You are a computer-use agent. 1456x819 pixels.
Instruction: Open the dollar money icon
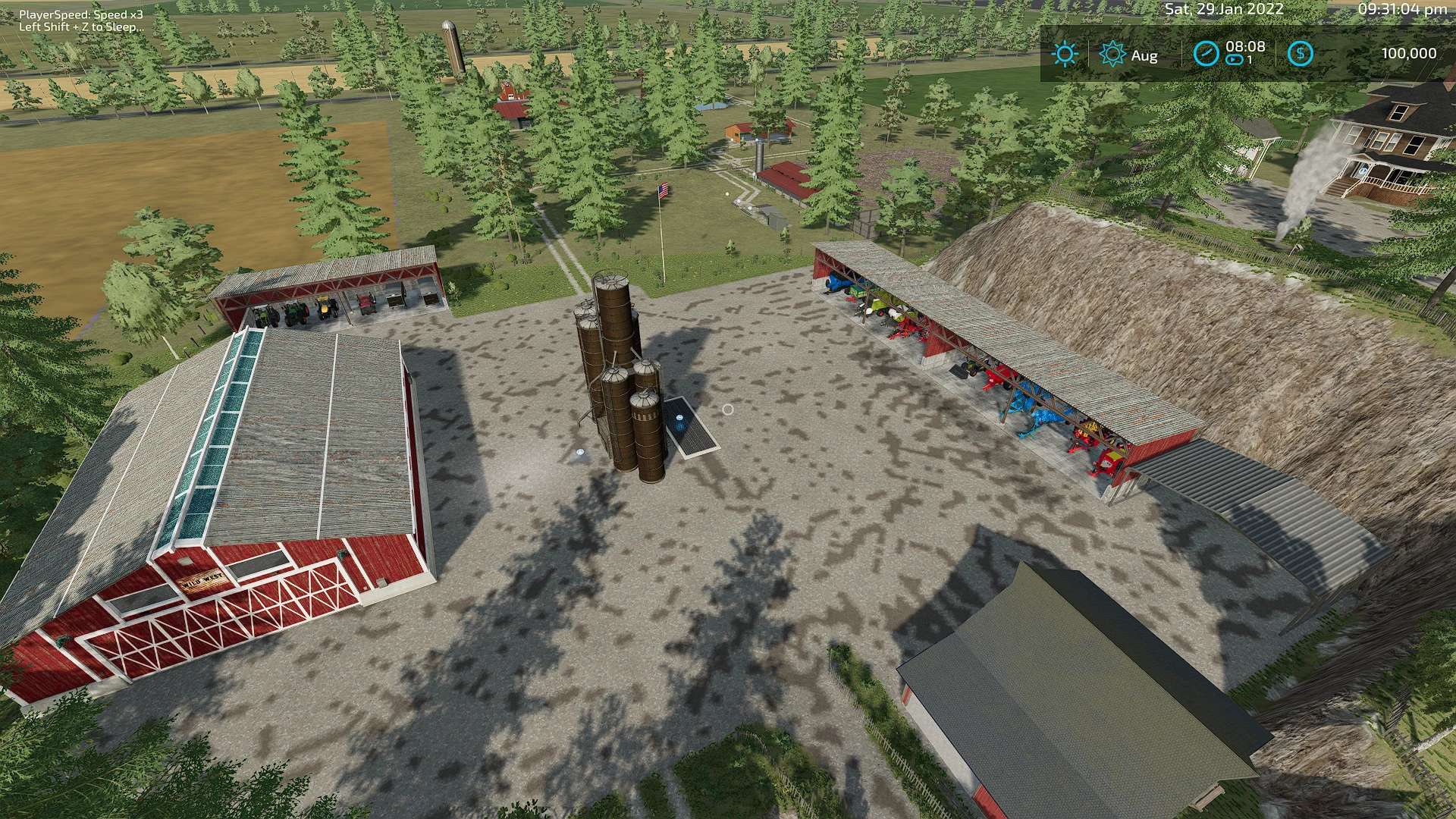tap(1301, 54)
